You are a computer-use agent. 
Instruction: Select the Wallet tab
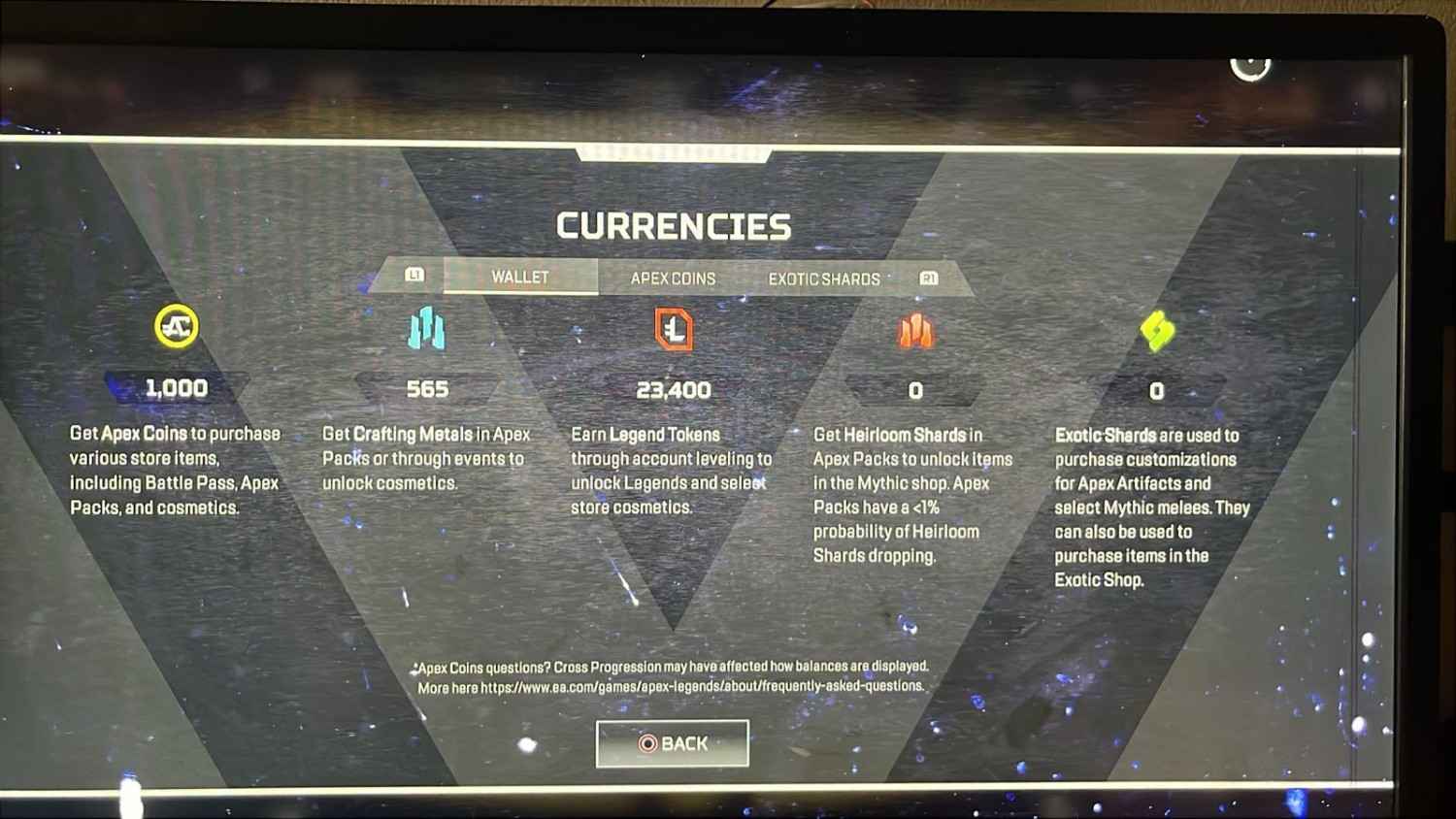point(520,277)
